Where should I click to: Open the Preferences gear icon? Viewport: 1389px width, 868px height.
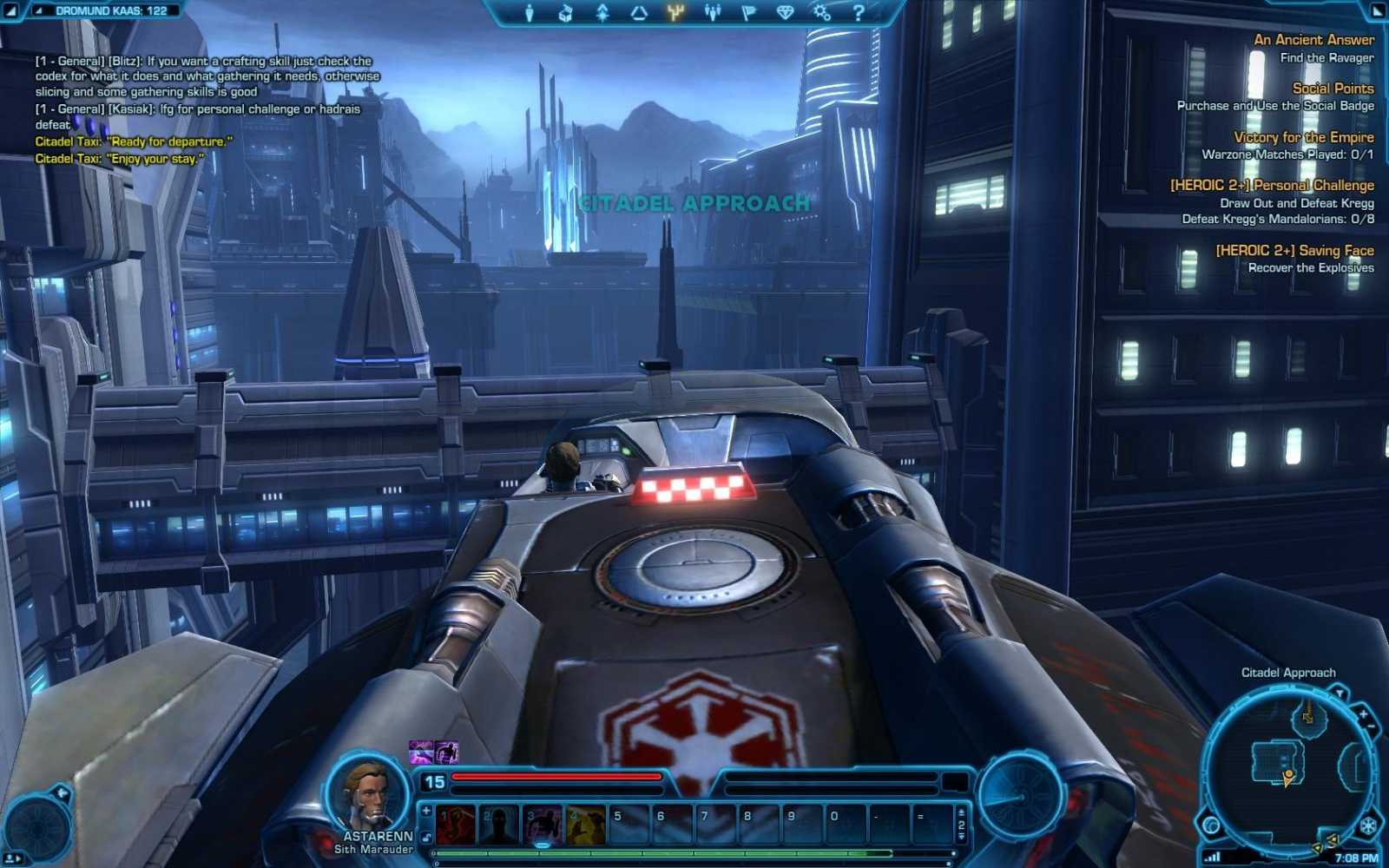[x=821, y=12]
